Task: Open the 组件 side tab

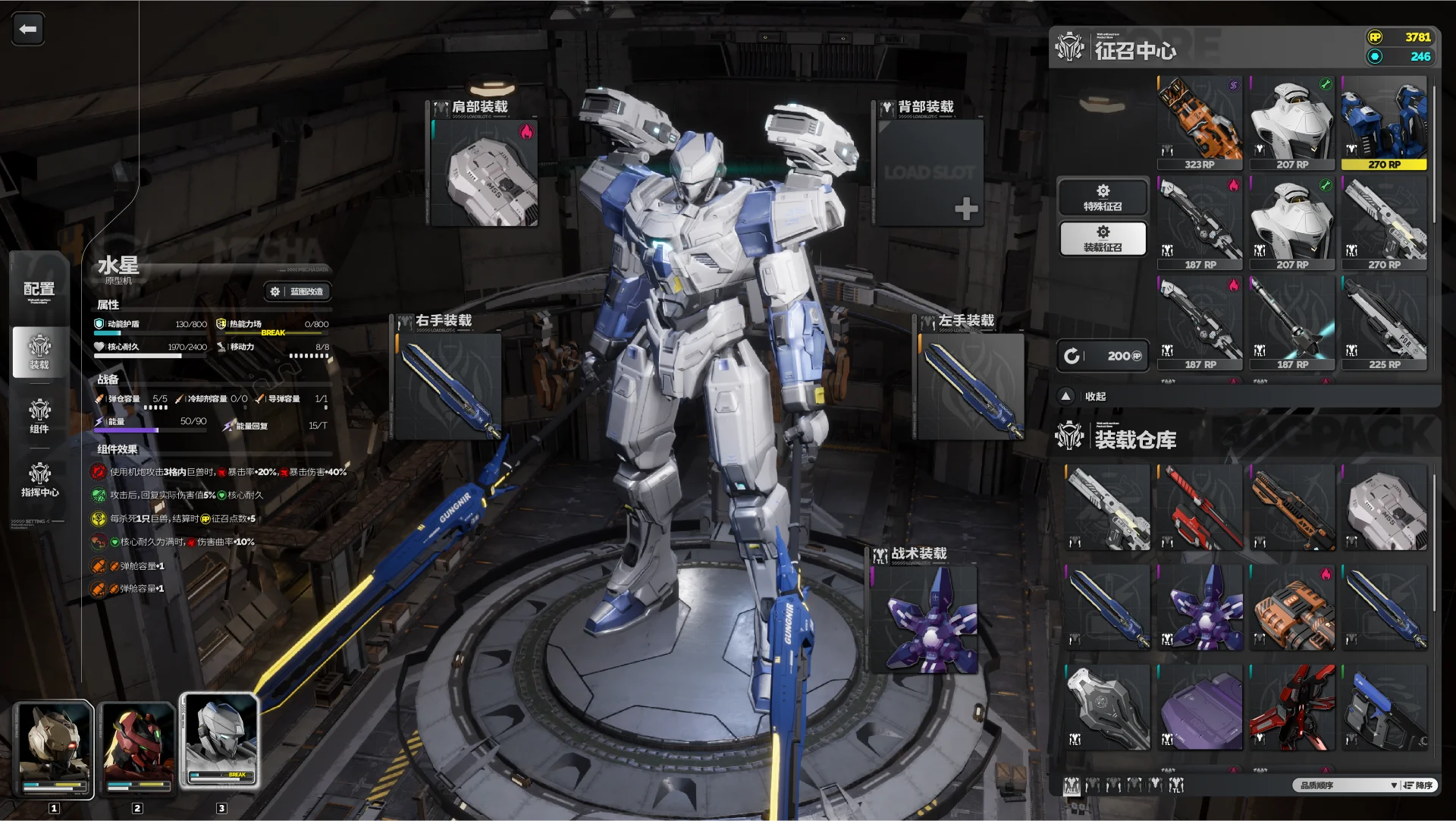Action: tap(39, 416)
